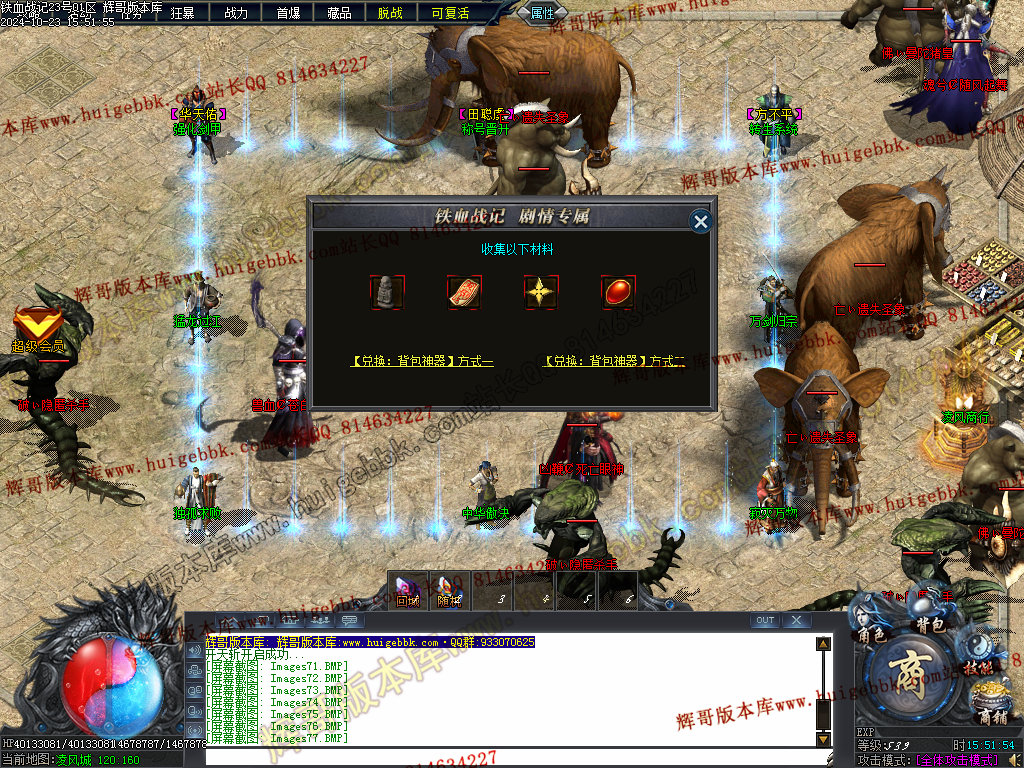
Task: Open the 首爆 top menu
Action: point(288,13)
